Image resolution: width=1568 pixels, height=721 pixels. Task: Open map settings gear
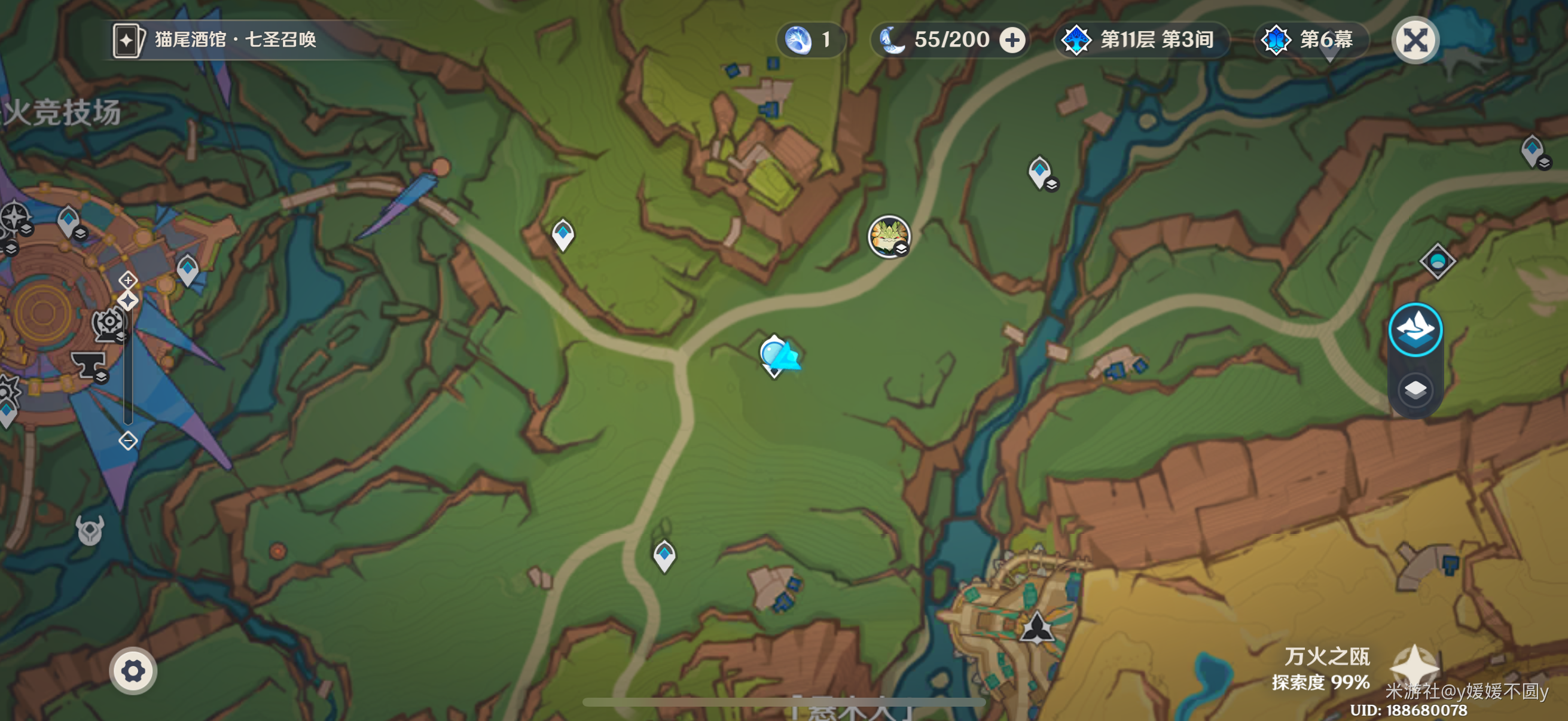click(x=133, y=671)
